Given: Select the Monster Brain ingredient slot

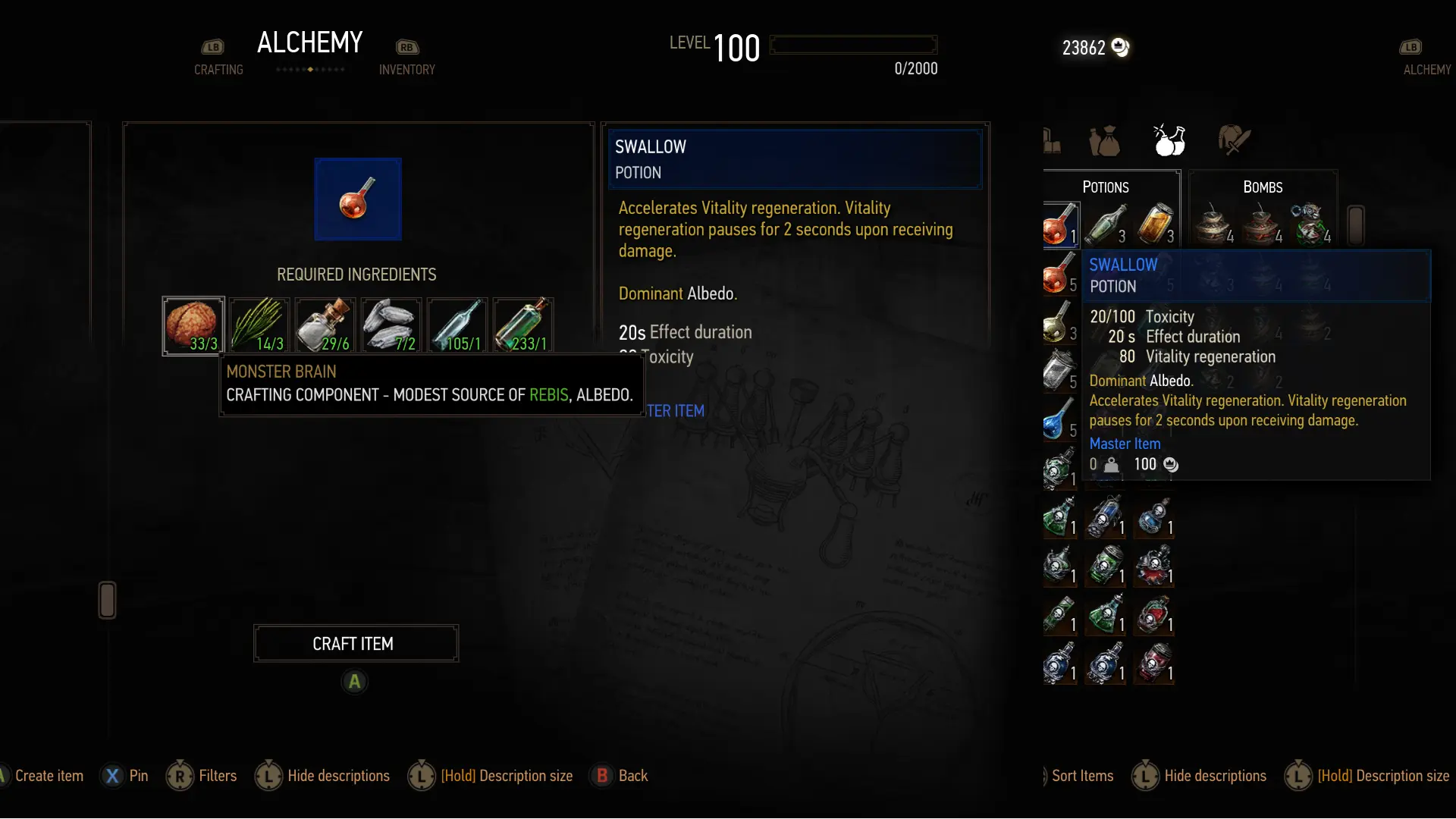Looking at the screenshot, I should point(193,325).
